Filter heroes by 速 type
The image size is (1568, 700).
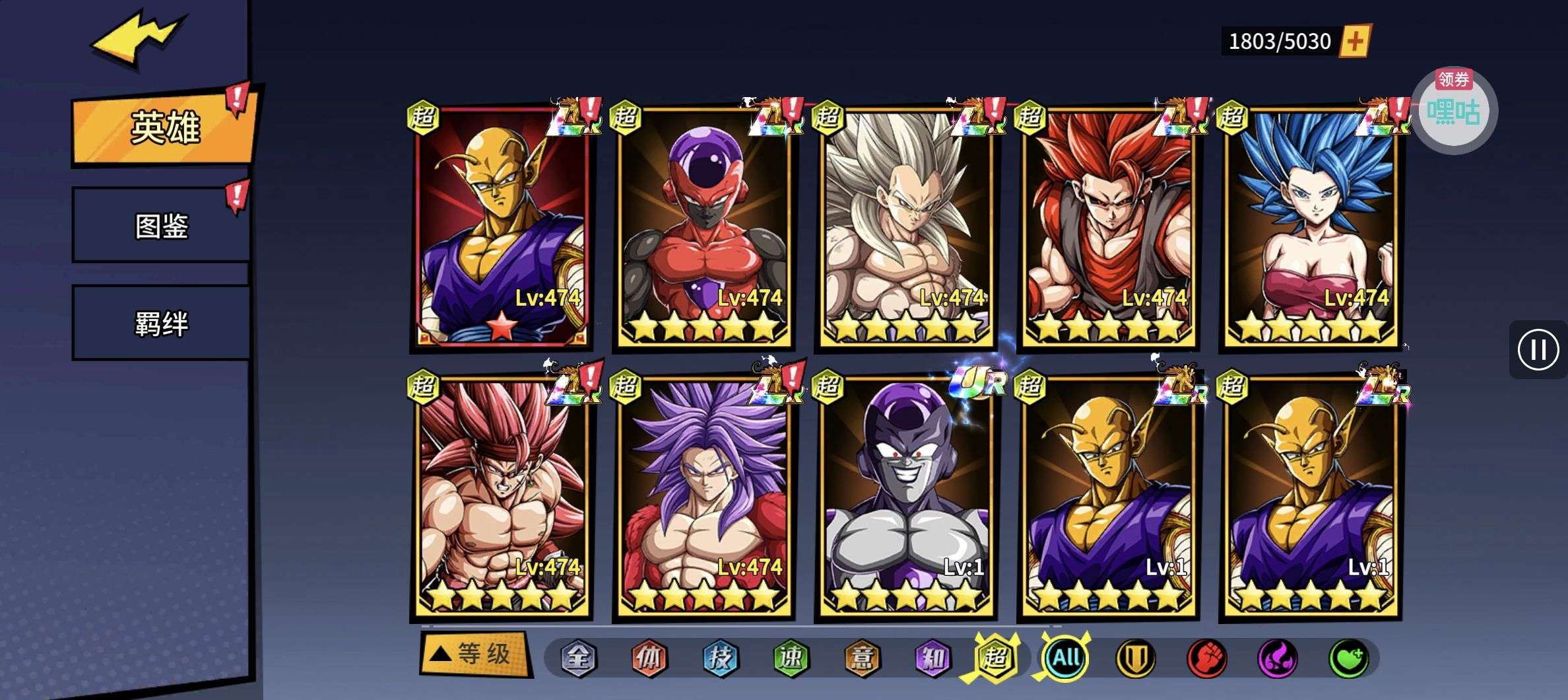tap(791, 658)
